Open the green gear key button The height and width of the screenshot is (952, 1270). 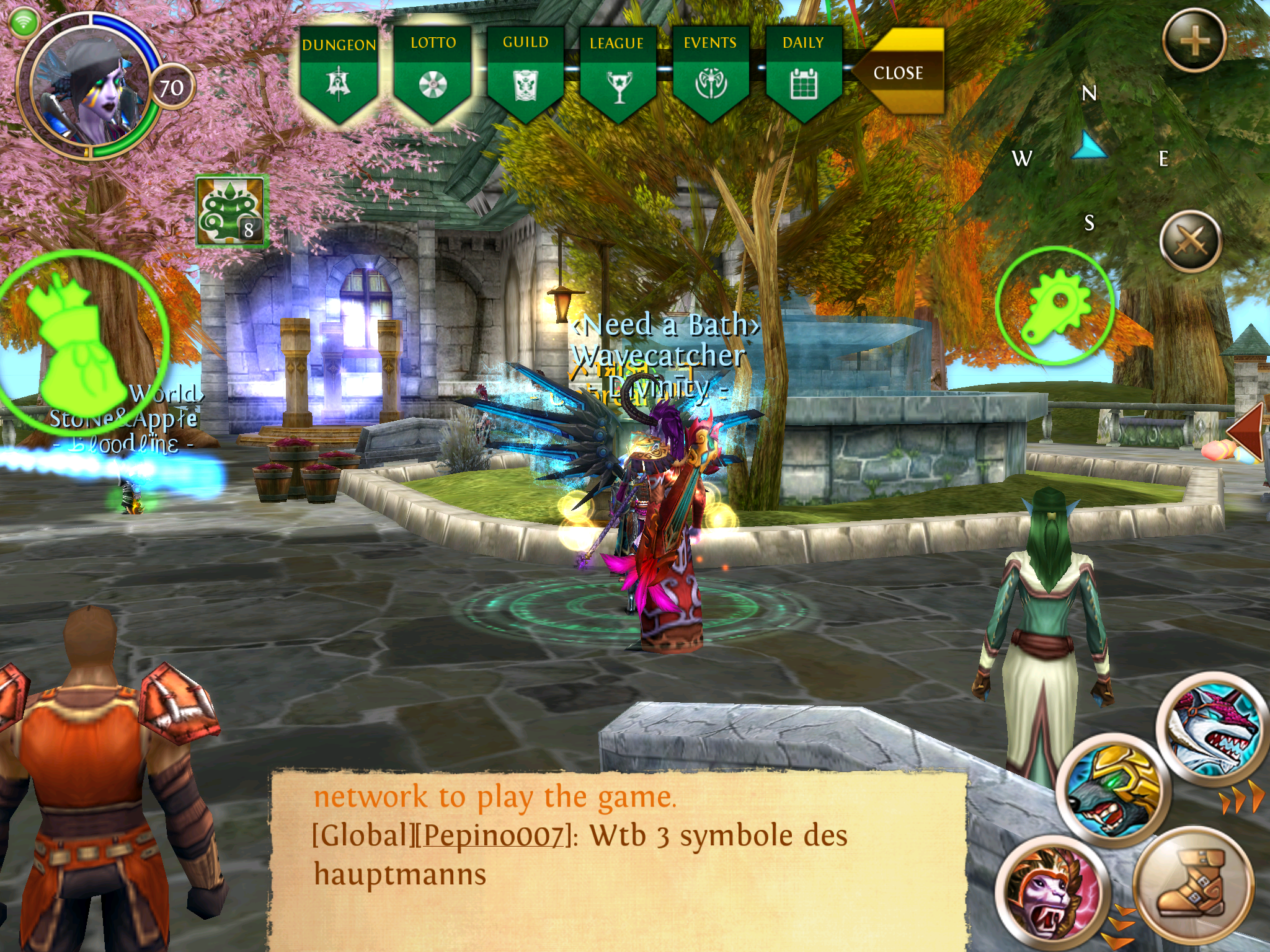click(1055, 306)
